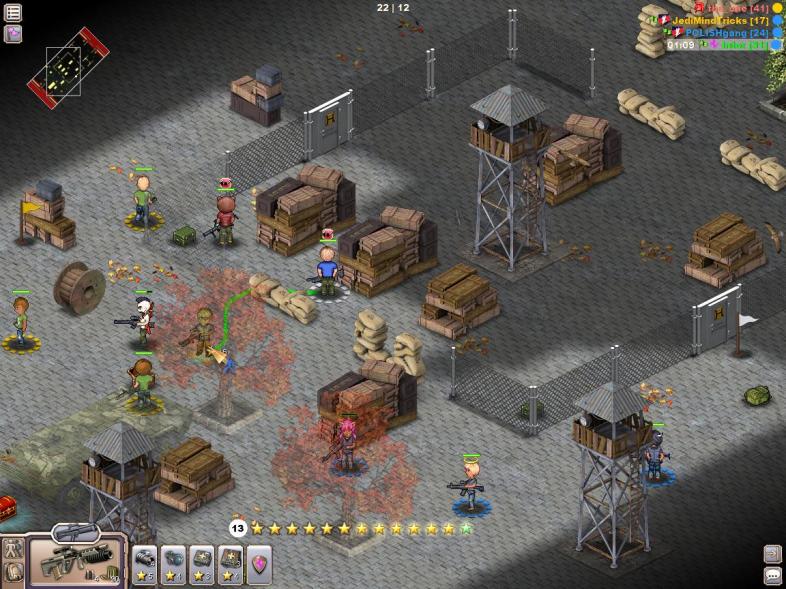Click the arrow button above chat button

pos(772,553)
